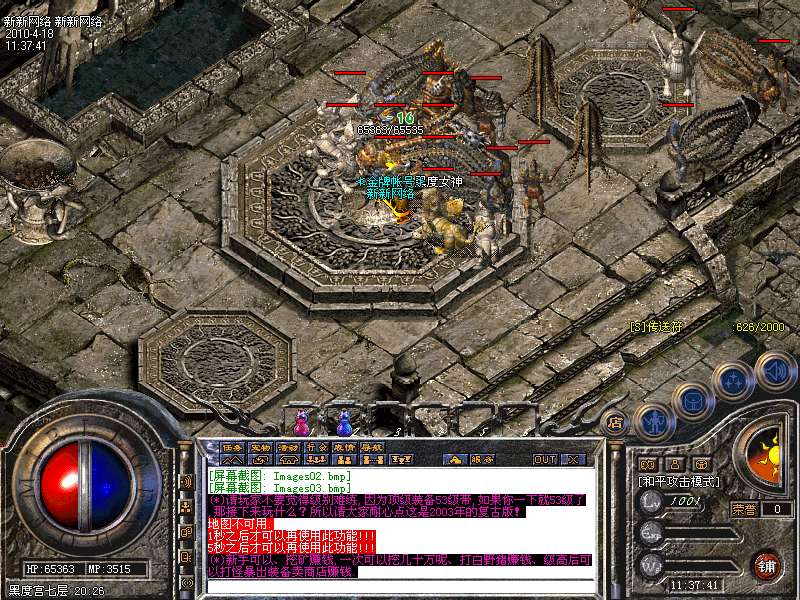Click the chat text input field
The image size is (800, 600).
click(400, 586)
